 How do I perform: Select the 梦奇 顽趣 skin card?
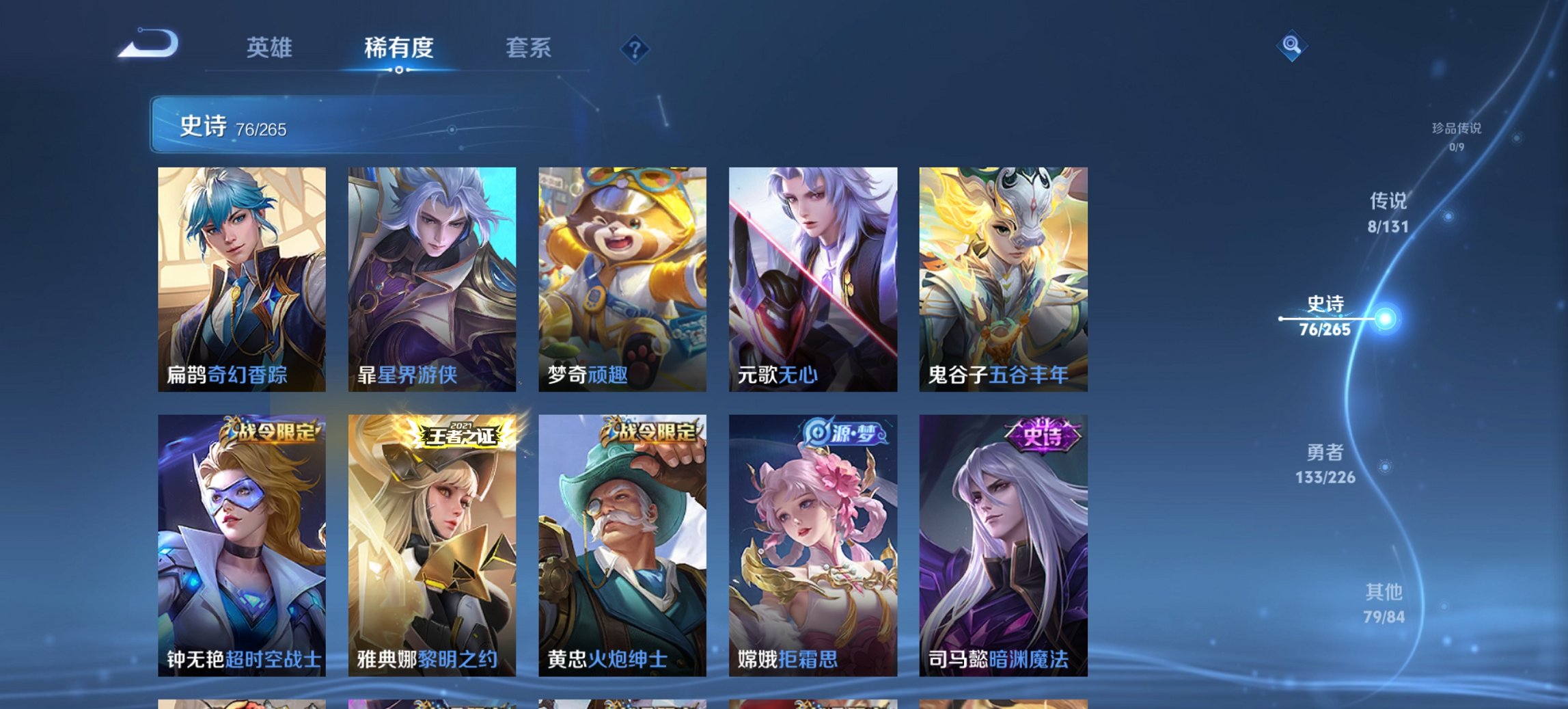pos(622,280)
